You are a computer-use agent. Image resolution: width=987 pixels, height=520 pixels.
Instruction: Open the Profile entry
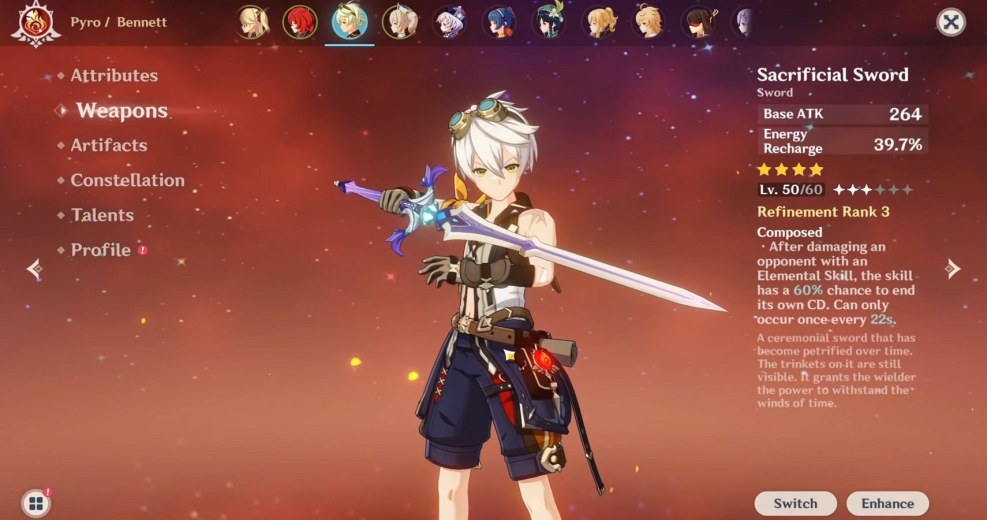coord(100,250)
